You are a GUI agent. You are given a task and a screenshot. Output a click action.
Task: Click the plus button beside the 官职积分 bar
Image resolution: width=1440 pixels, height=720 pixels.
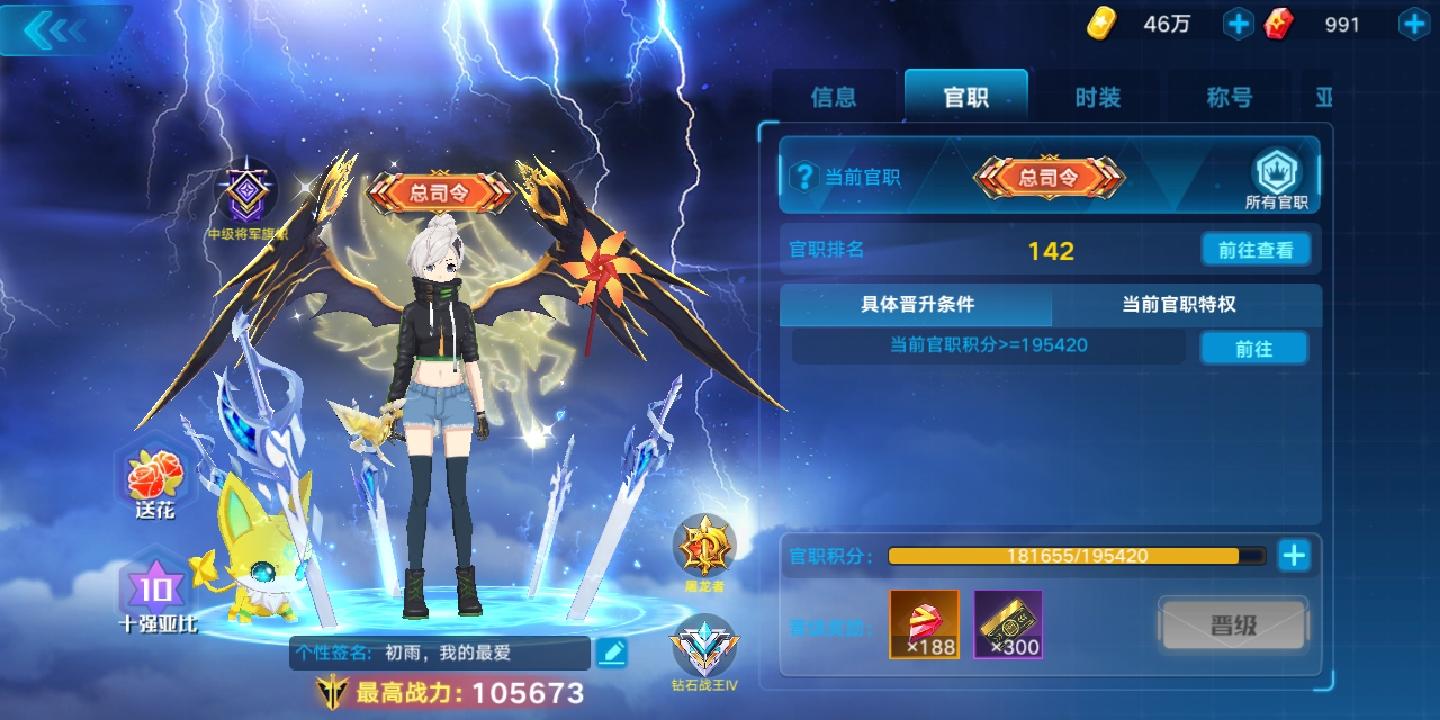pyautogui.click(x=1293, y=556)
